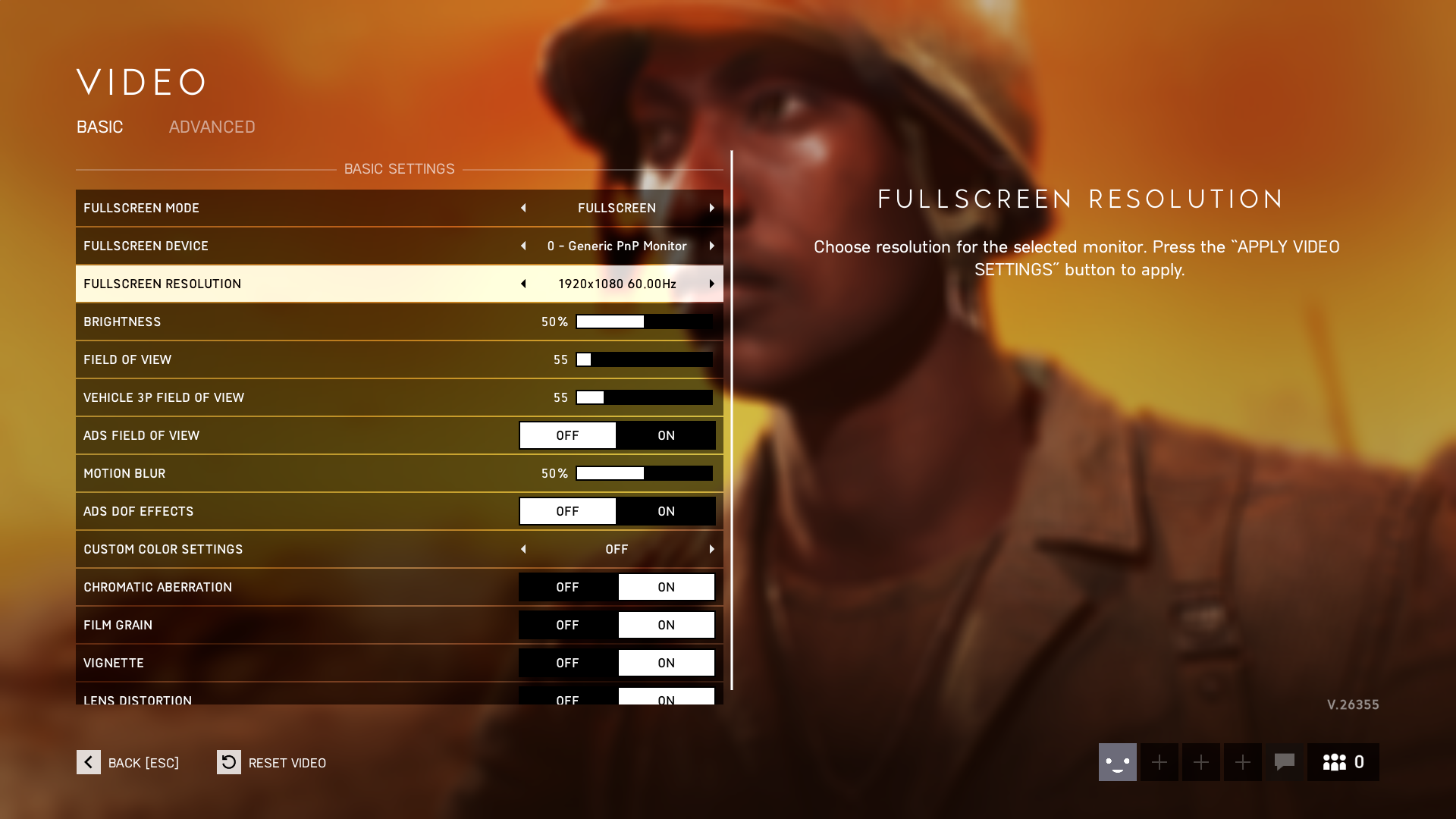Open the squad members group icon

pyautogui.click(x=1342, y=762)
